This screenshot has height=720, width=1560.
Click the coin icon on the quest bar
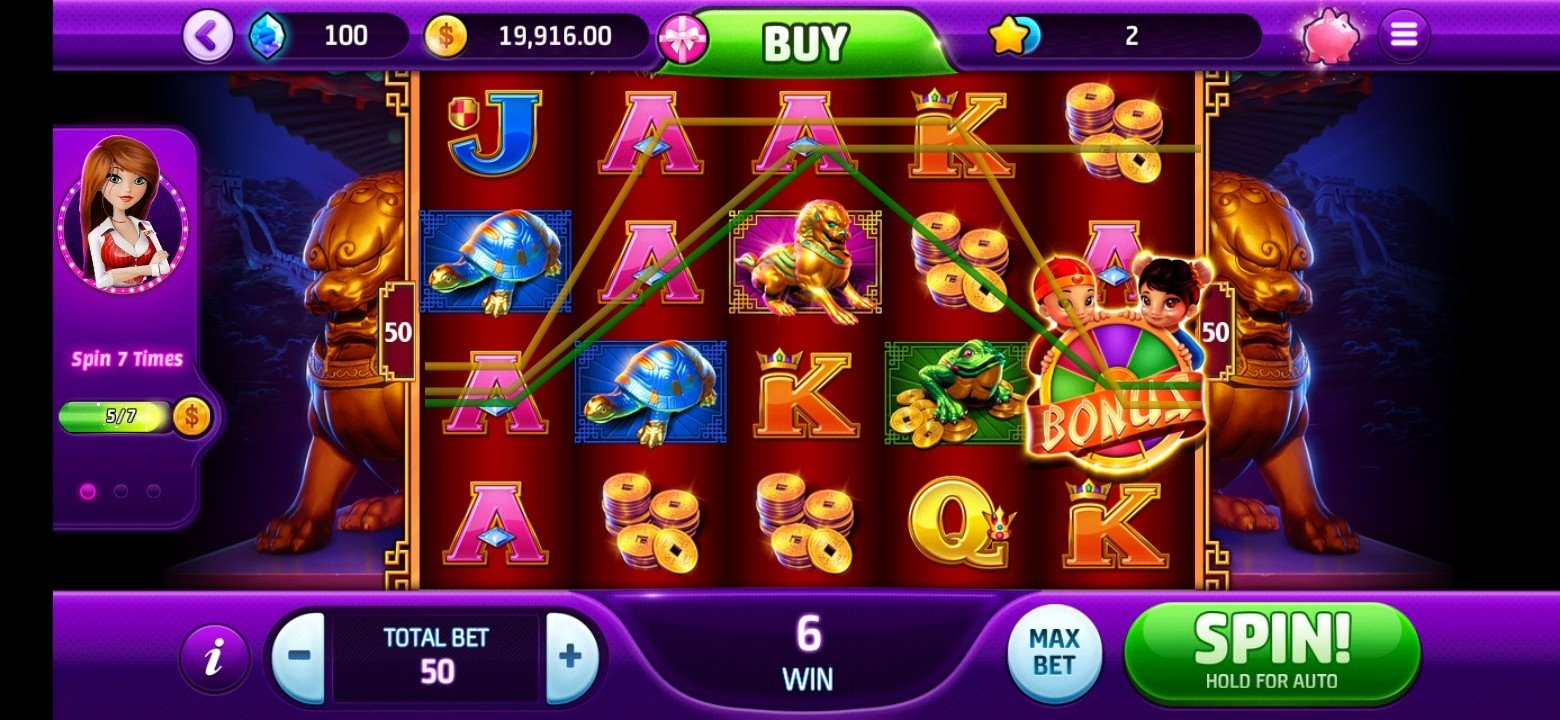click(x=190, y=418)
